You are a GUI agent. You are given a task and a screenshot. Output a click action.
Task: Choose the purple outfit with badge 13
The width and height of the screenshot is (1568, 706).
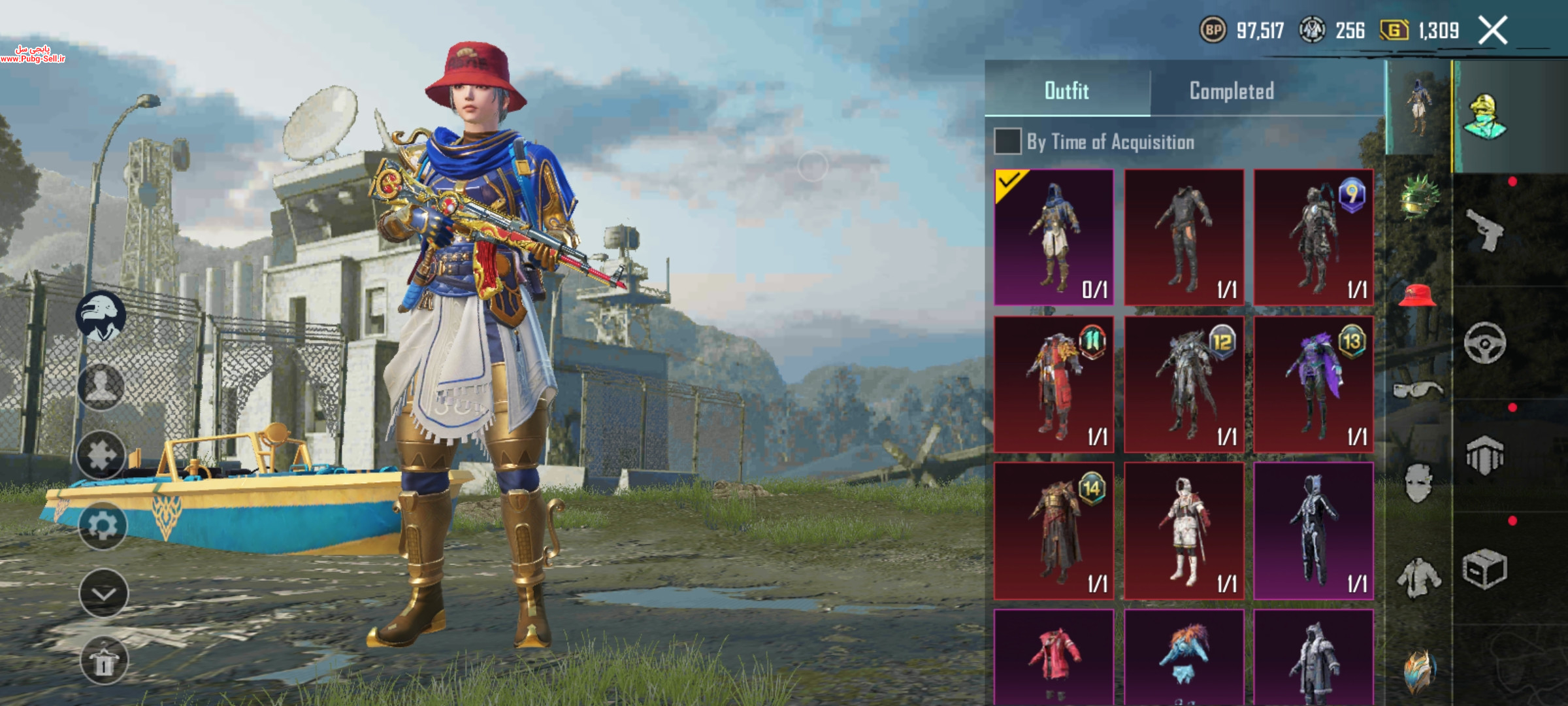[1313, 384]
